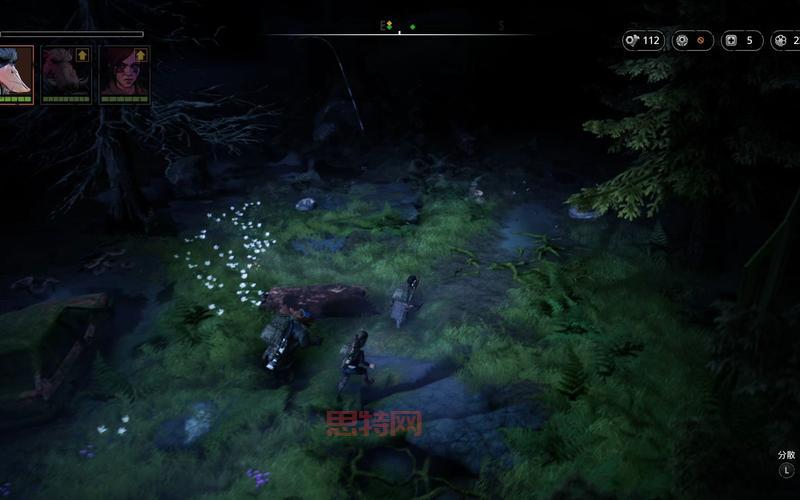
Task: Choose the red-haired woman's portrait
Action: pyautogui.click(x=124, y=72)
